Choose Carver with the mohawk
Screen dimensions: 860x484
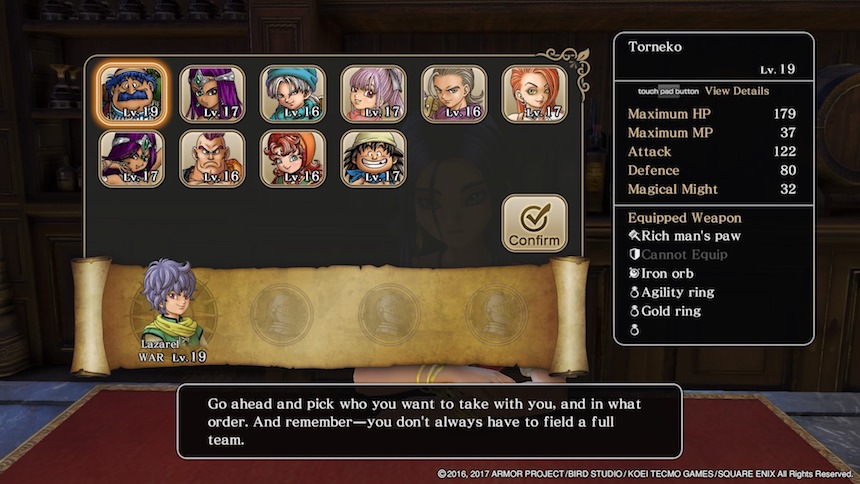(212, 158)
